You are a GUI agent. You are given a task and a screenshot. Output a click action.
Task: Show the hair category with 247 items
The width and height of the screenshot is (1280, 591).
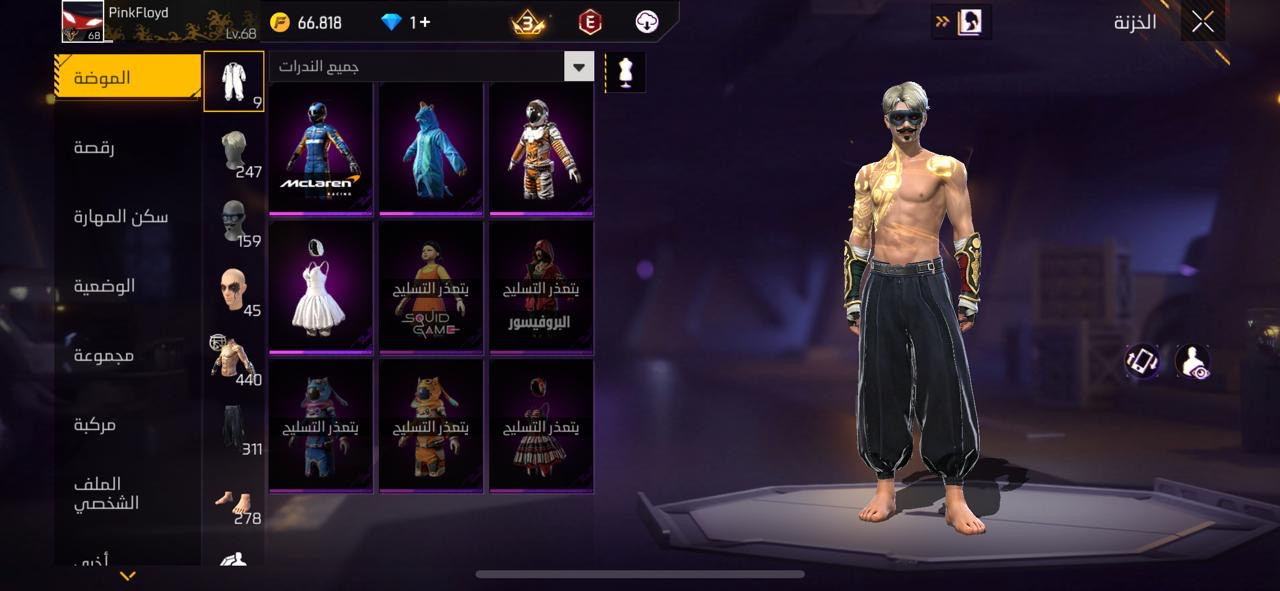point(234,151)
